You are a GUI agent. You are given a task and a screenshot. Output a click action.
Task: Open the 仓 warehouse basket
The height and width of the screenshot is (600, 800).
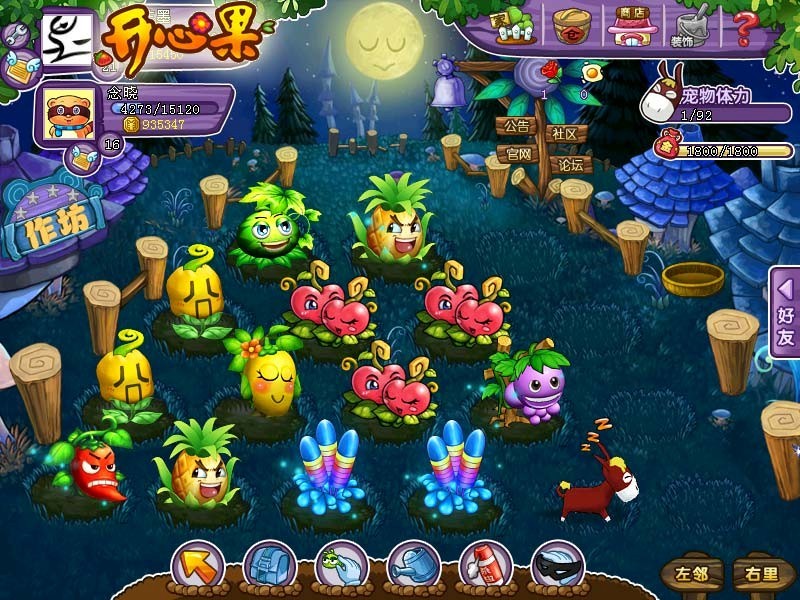(x=573, y=26)
